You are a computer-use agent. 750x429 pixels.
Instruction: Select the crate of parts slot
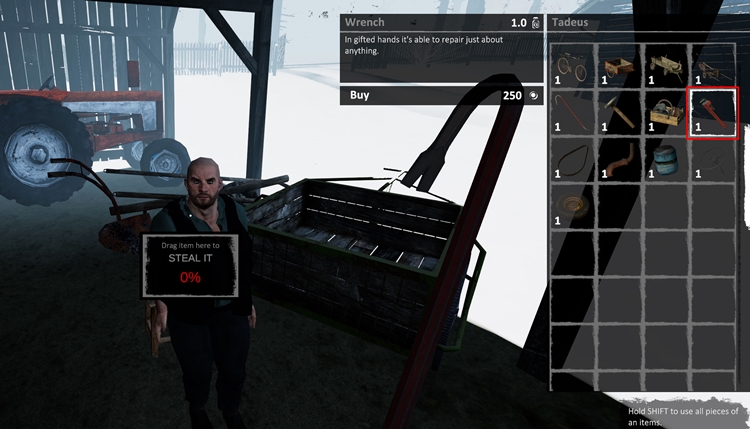[667, 112]
